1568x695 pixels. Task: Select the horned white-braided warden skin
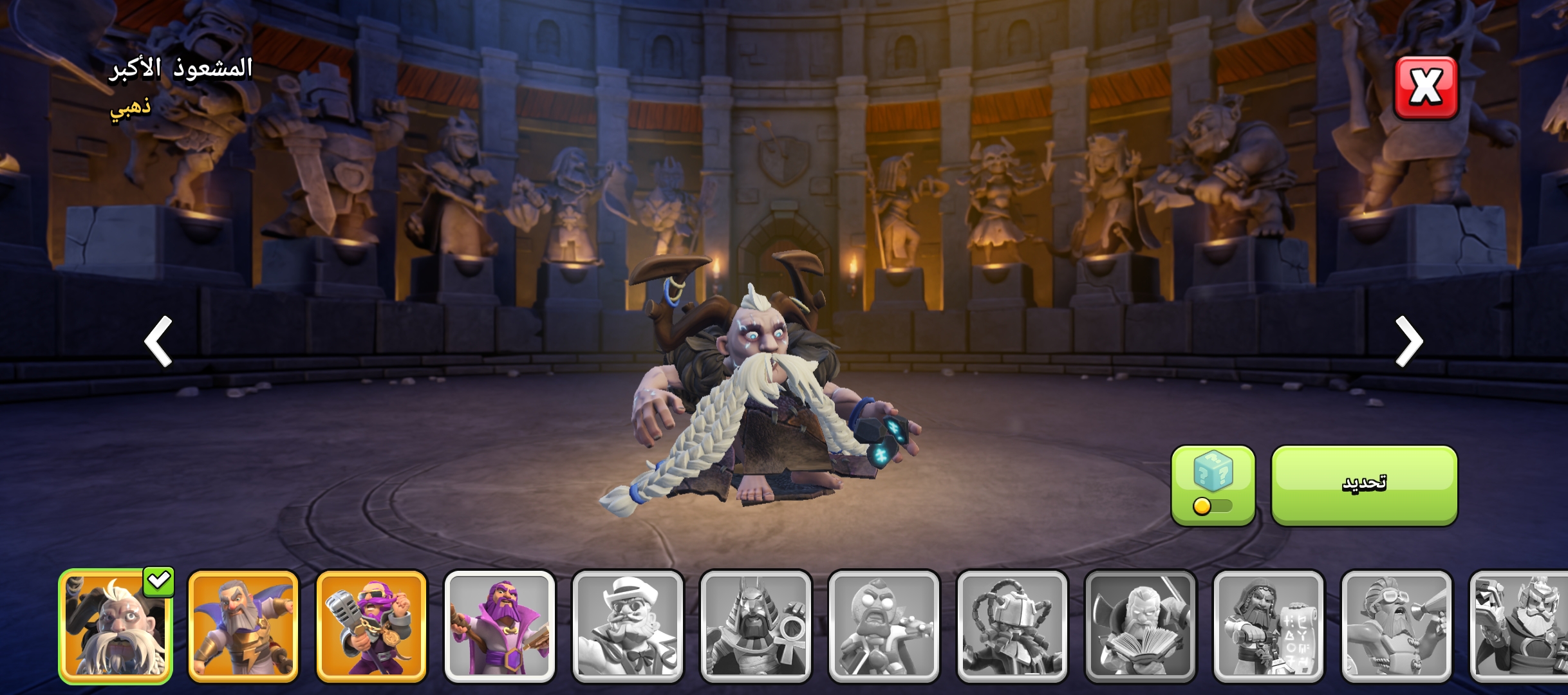coord(116,626)
